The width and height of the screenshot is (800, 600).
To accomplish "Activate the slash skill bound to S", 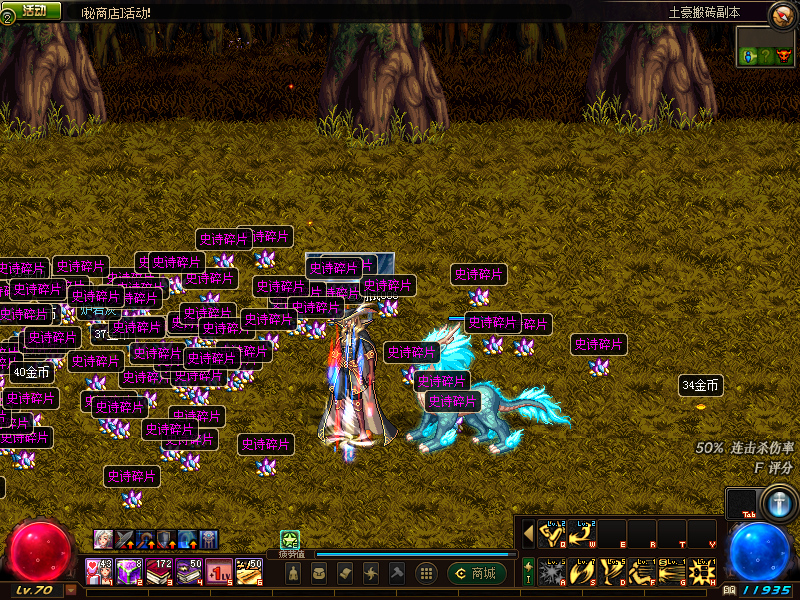I will point(582,572).
